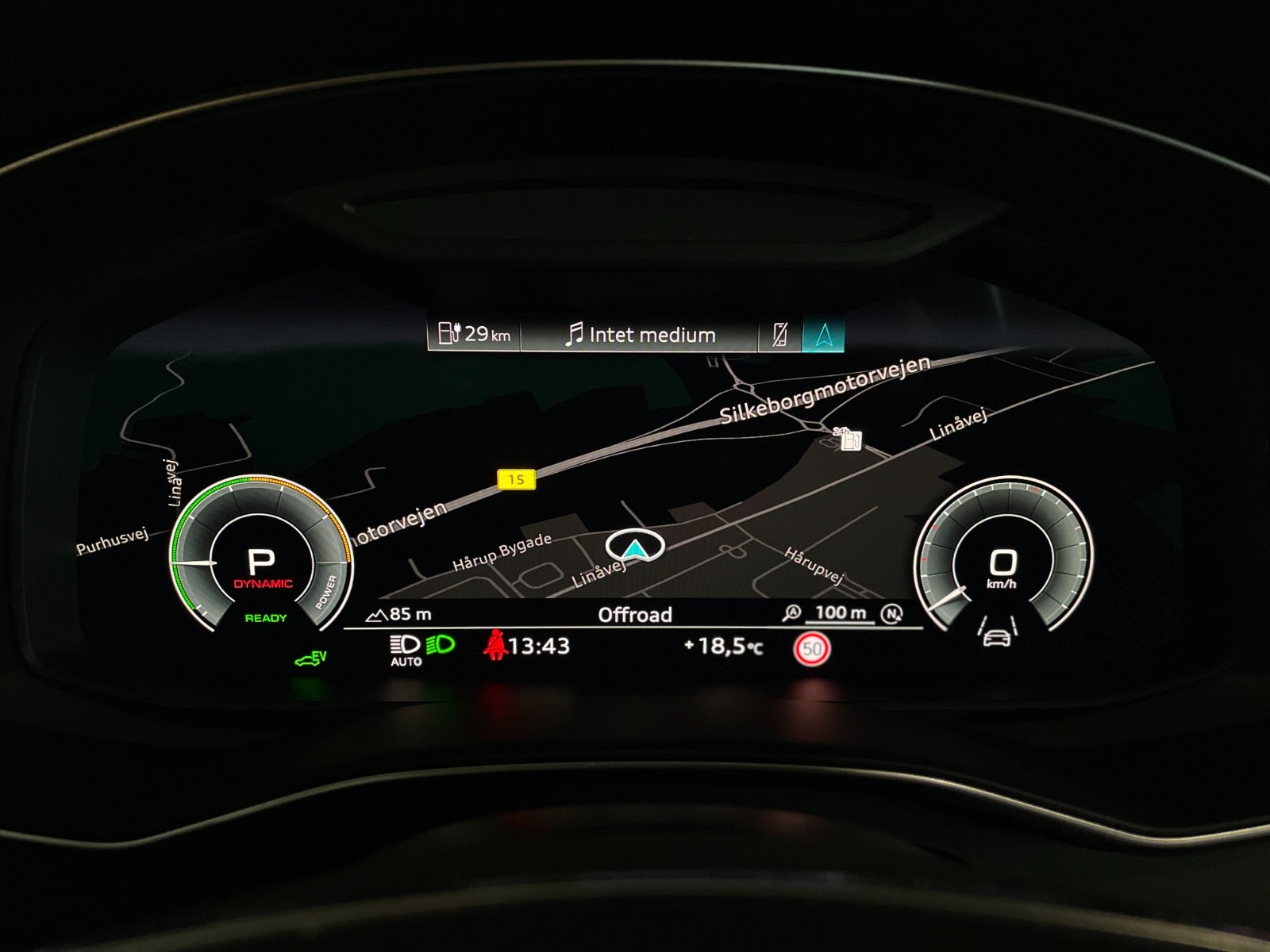Select the red seatbelt warning icon
The height and width of the screenshot is (952, 1270).
coord(495,644)
